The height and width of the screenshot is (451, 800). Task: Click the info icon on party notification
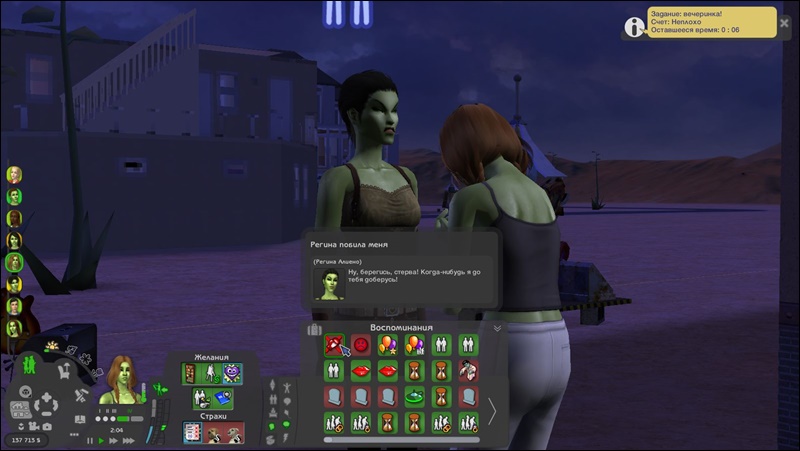[635, 26]
